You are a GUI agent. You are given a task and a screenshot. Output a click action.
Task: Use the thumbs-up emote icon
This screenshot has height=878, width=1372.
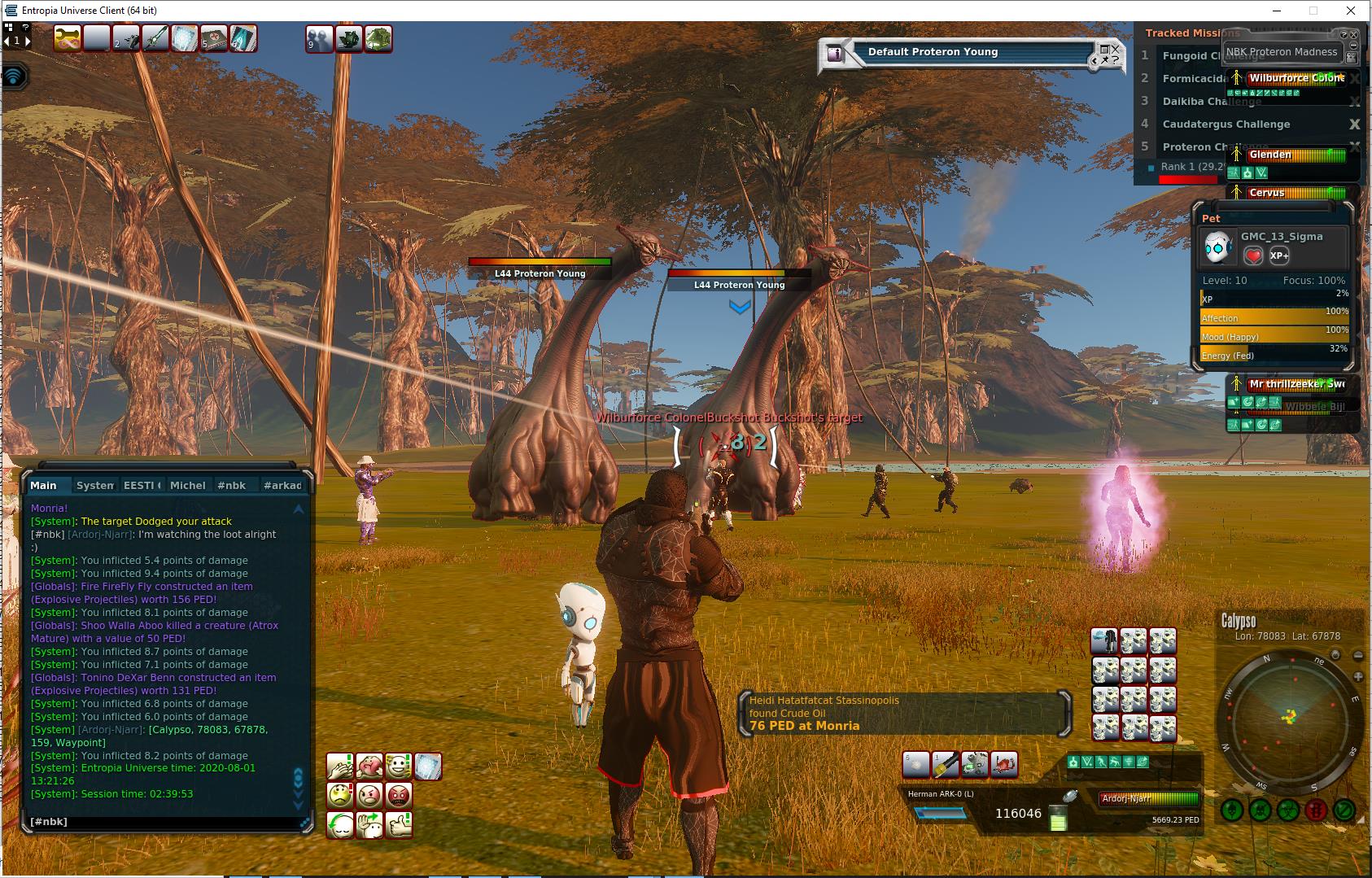(x=399, y=825)
